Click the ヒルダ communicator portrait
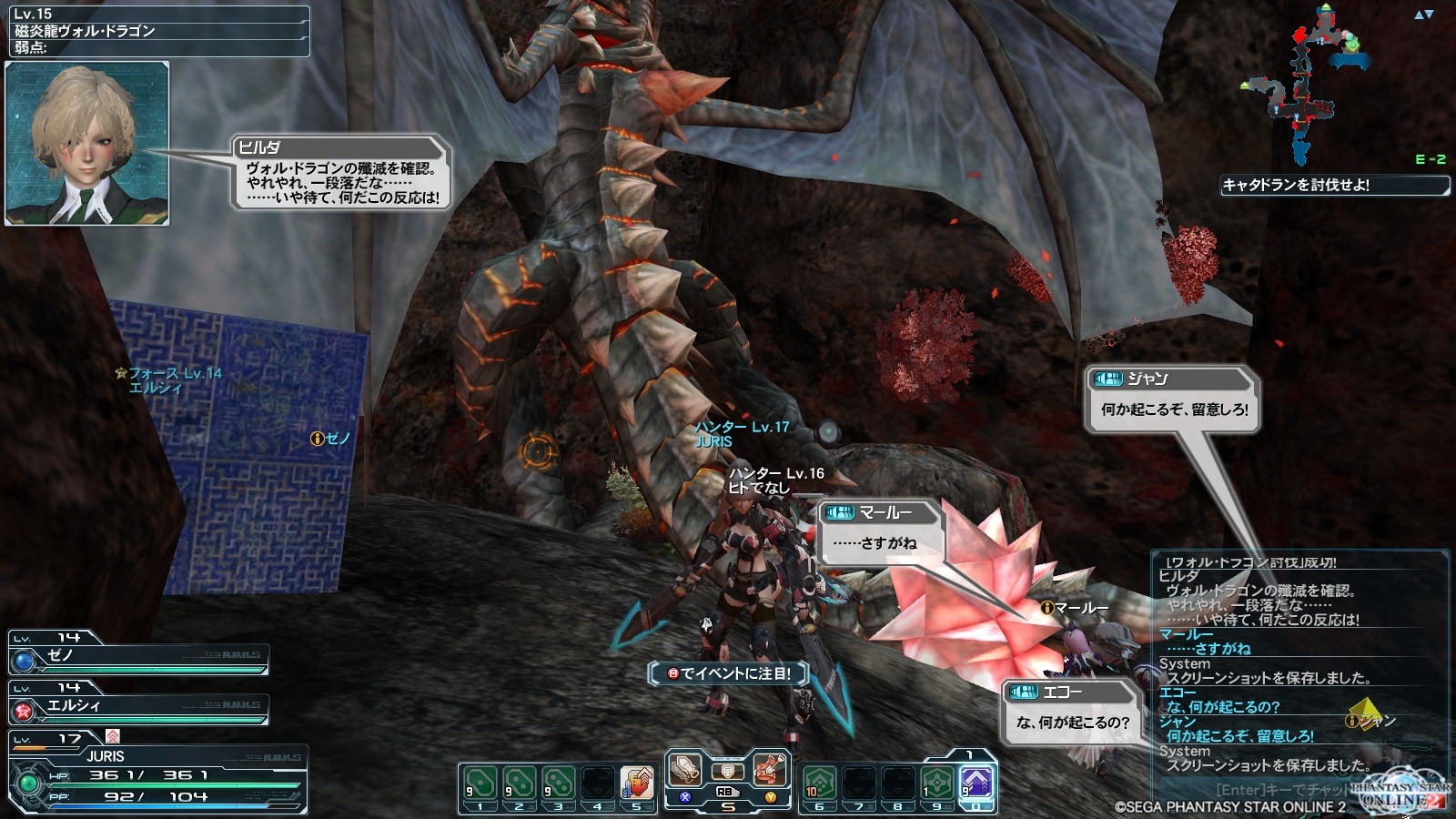Viewport: 1456px width, 819px height. pos(87,144)
